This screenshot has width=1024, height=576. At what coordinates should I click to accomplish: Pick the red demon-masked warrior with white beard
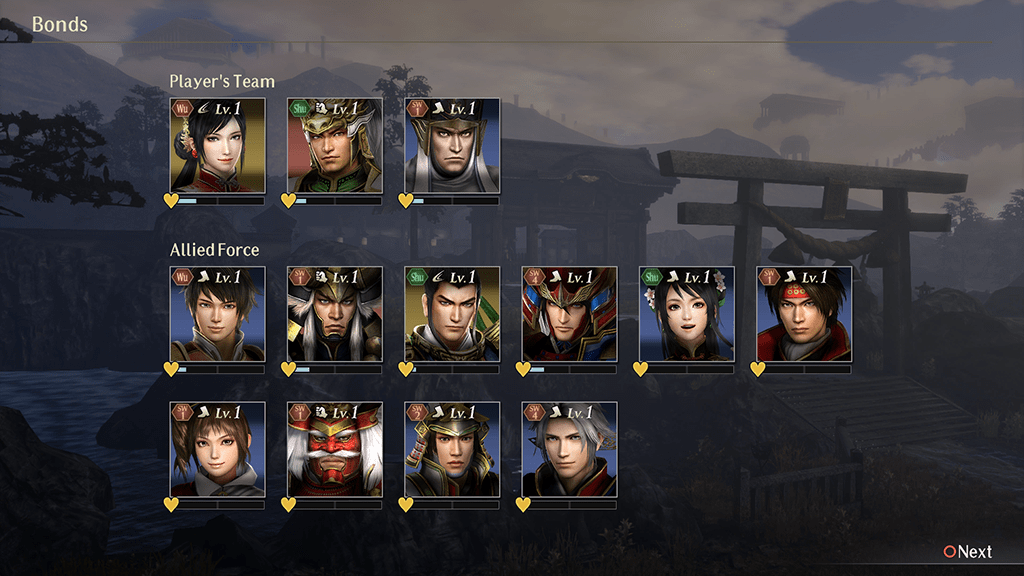(x=335, y=450)
